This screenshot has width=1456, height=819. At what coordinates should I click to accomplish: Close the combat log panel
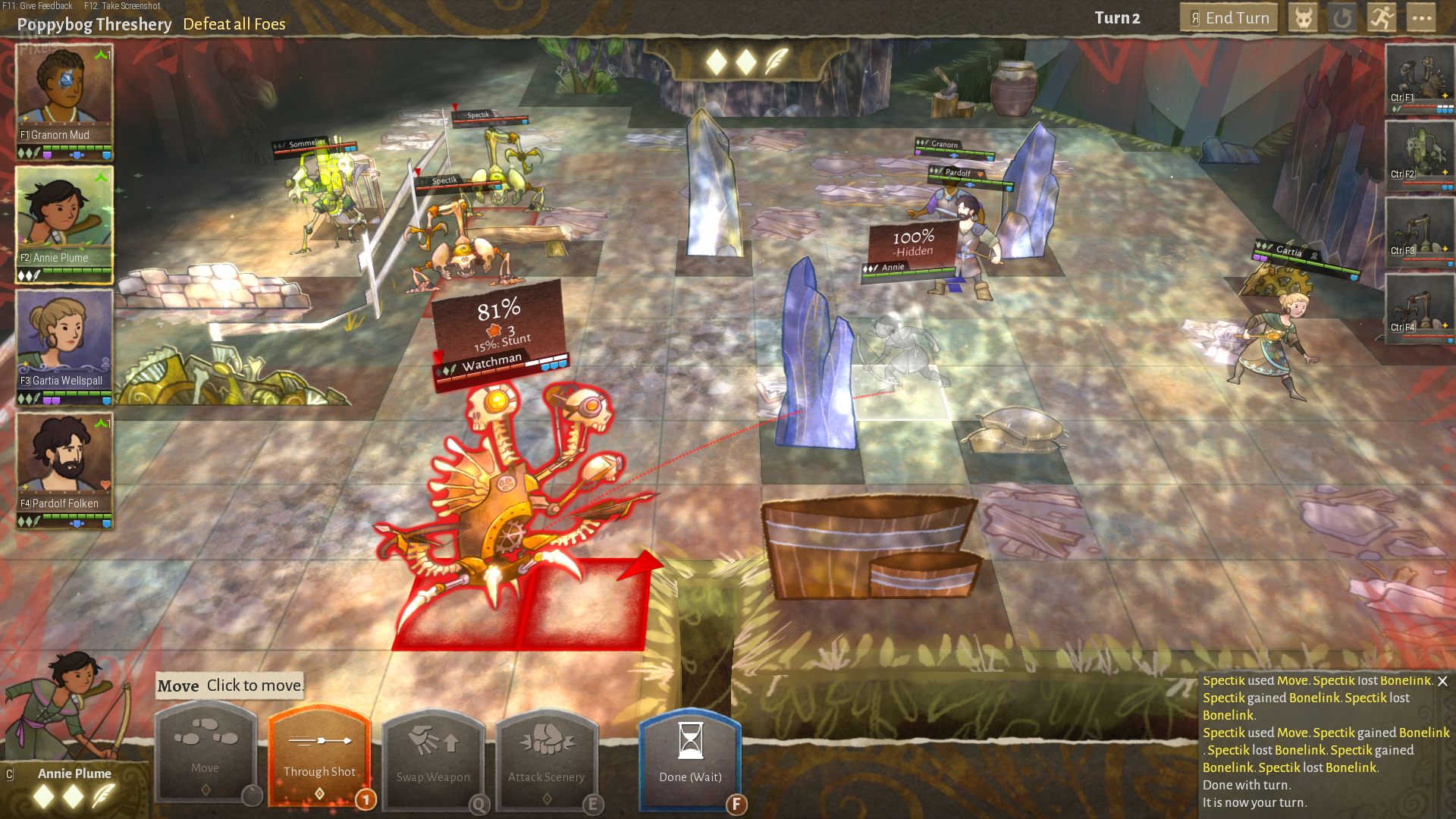coord(1442,681)
